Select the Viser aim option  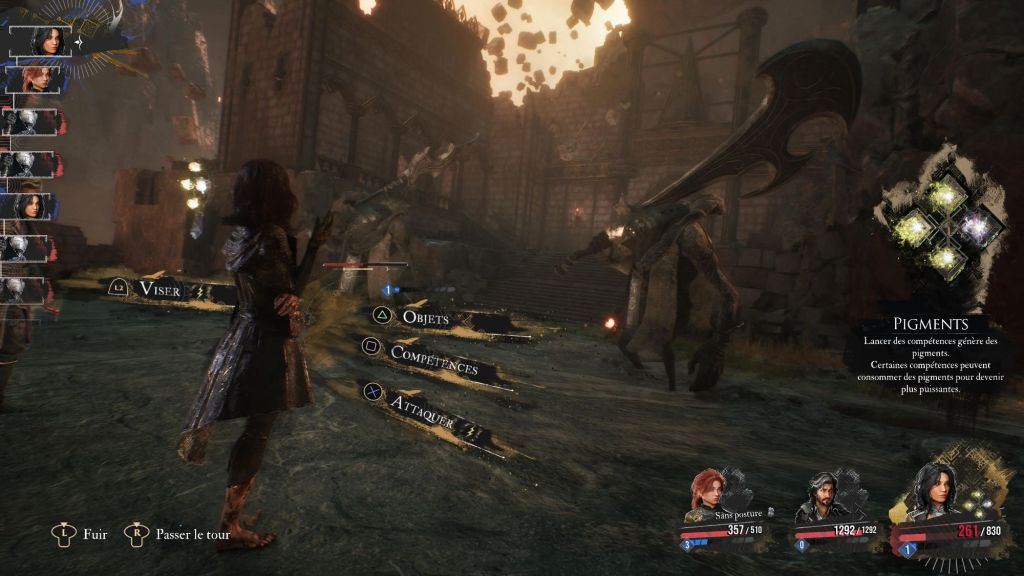pyautogui.click(x=160, y=289)
